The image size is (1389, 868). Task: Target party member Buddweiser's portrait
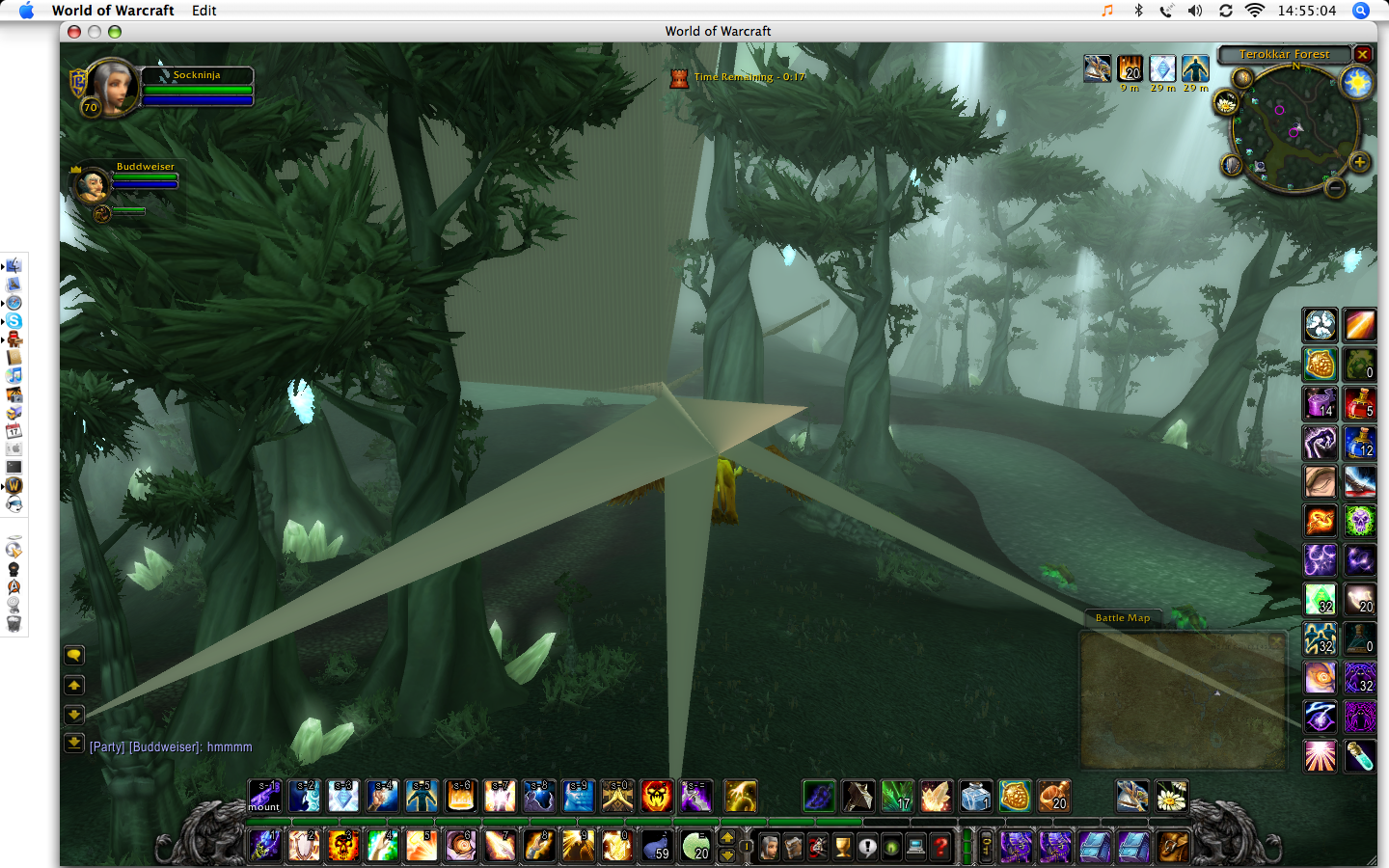click(94, 183)
